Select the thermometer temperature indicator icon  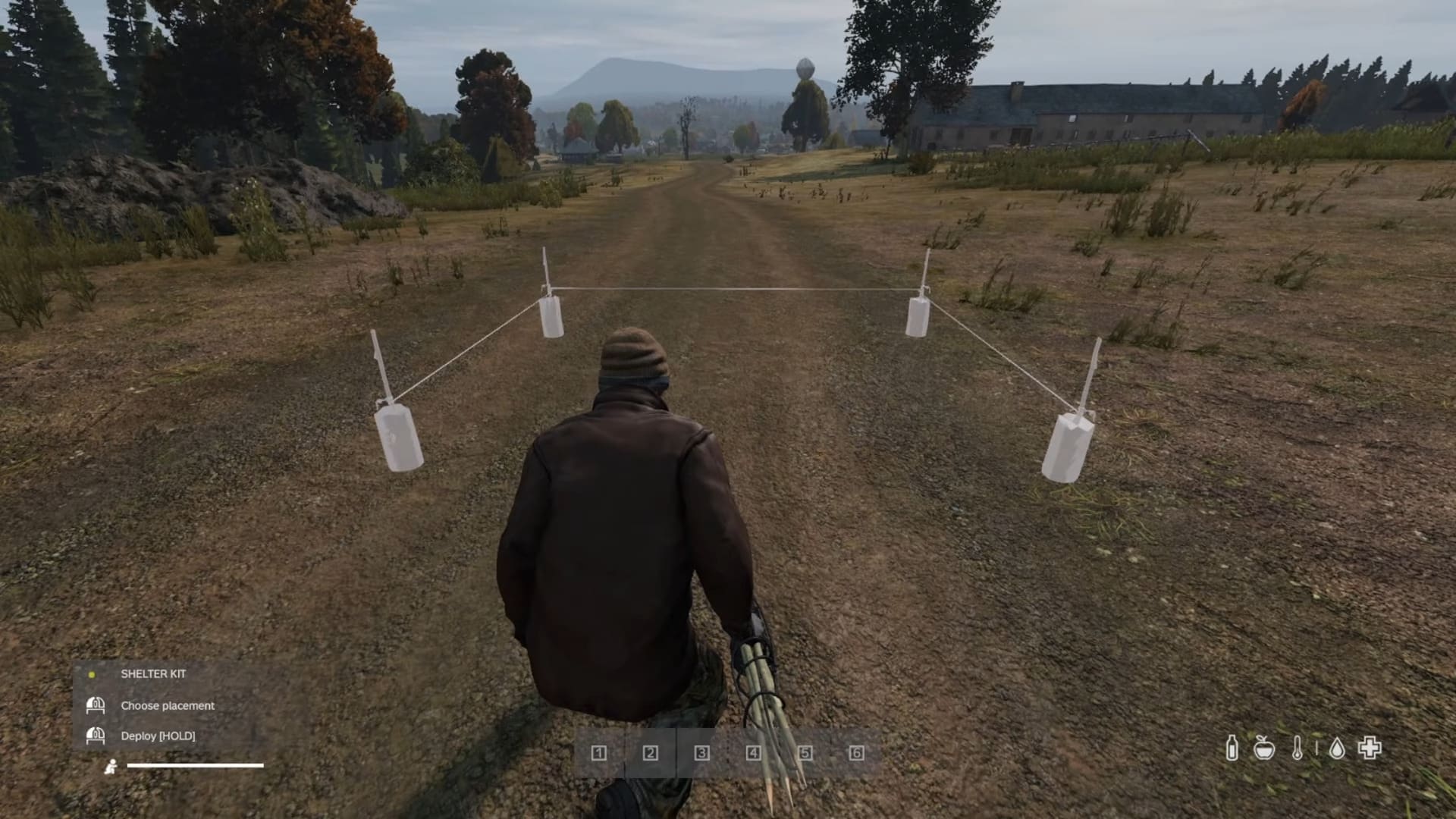point(1298,747)
